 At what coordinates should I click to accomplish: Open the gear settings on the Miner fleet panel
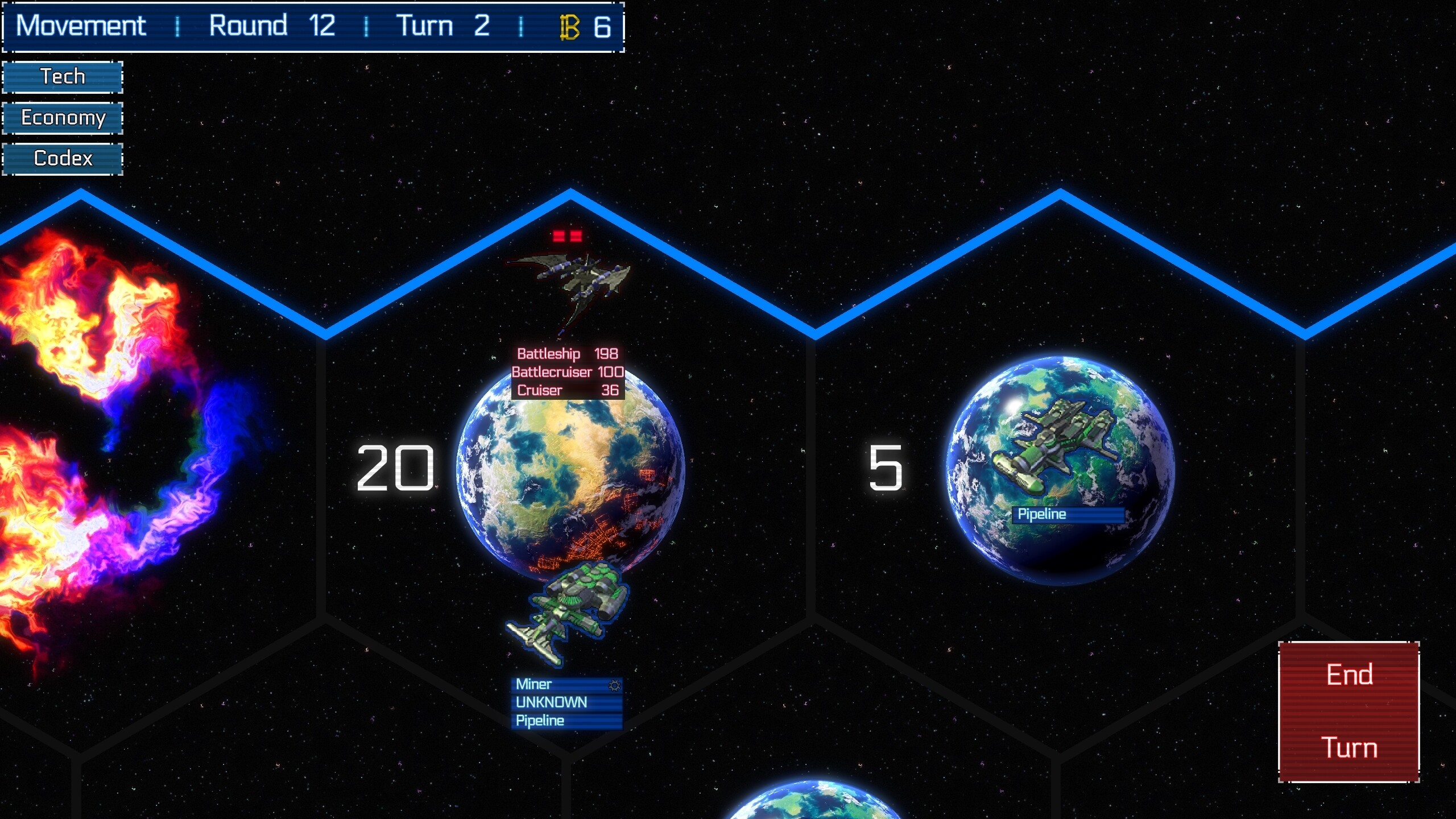[x=613, y=685]
